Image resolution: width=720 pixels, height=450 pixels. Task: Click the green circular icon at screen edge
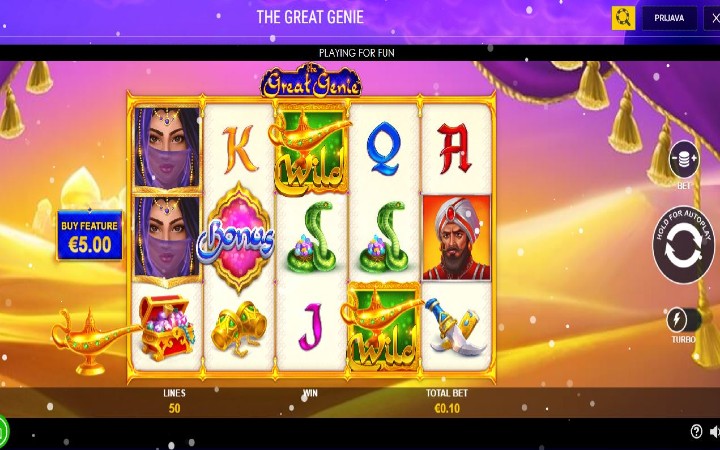(3, 431)
